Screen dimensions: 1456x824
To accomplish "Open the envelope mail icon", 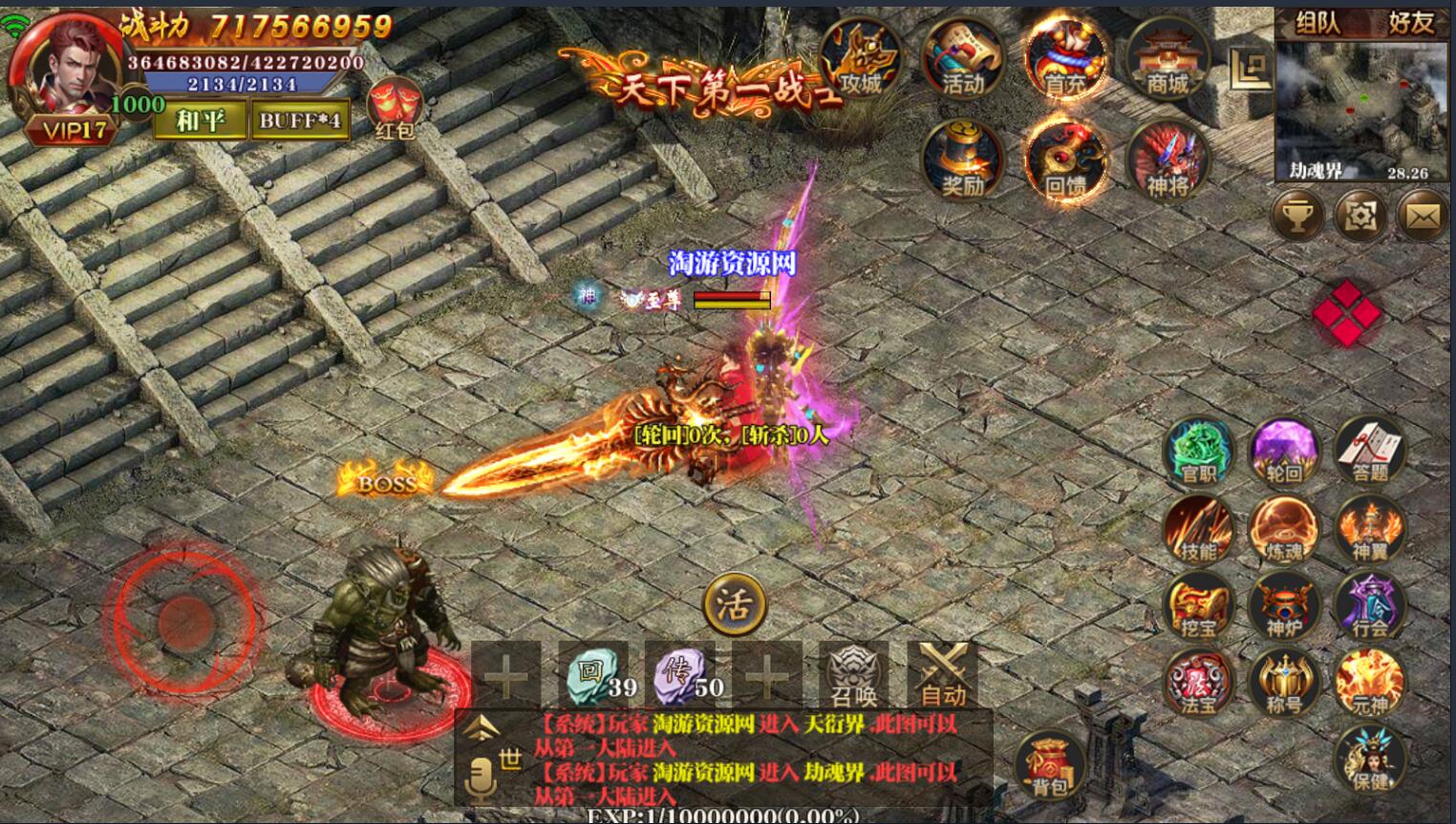I will [1422, 217].
